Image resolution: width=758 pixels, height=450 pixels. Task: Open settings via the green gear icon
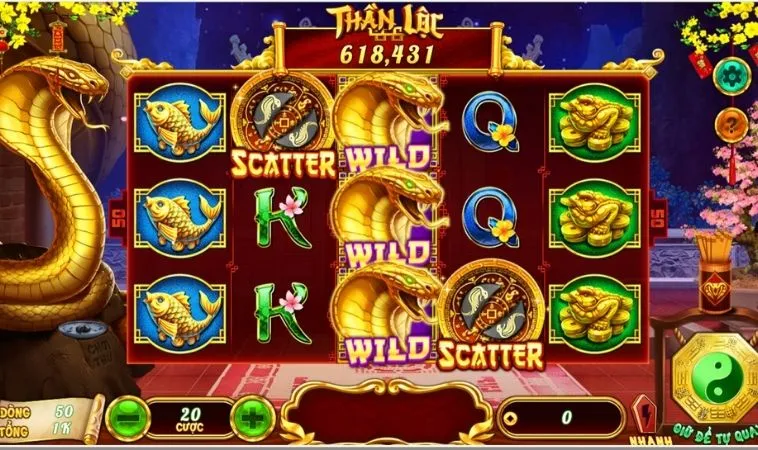click(730, 76)
